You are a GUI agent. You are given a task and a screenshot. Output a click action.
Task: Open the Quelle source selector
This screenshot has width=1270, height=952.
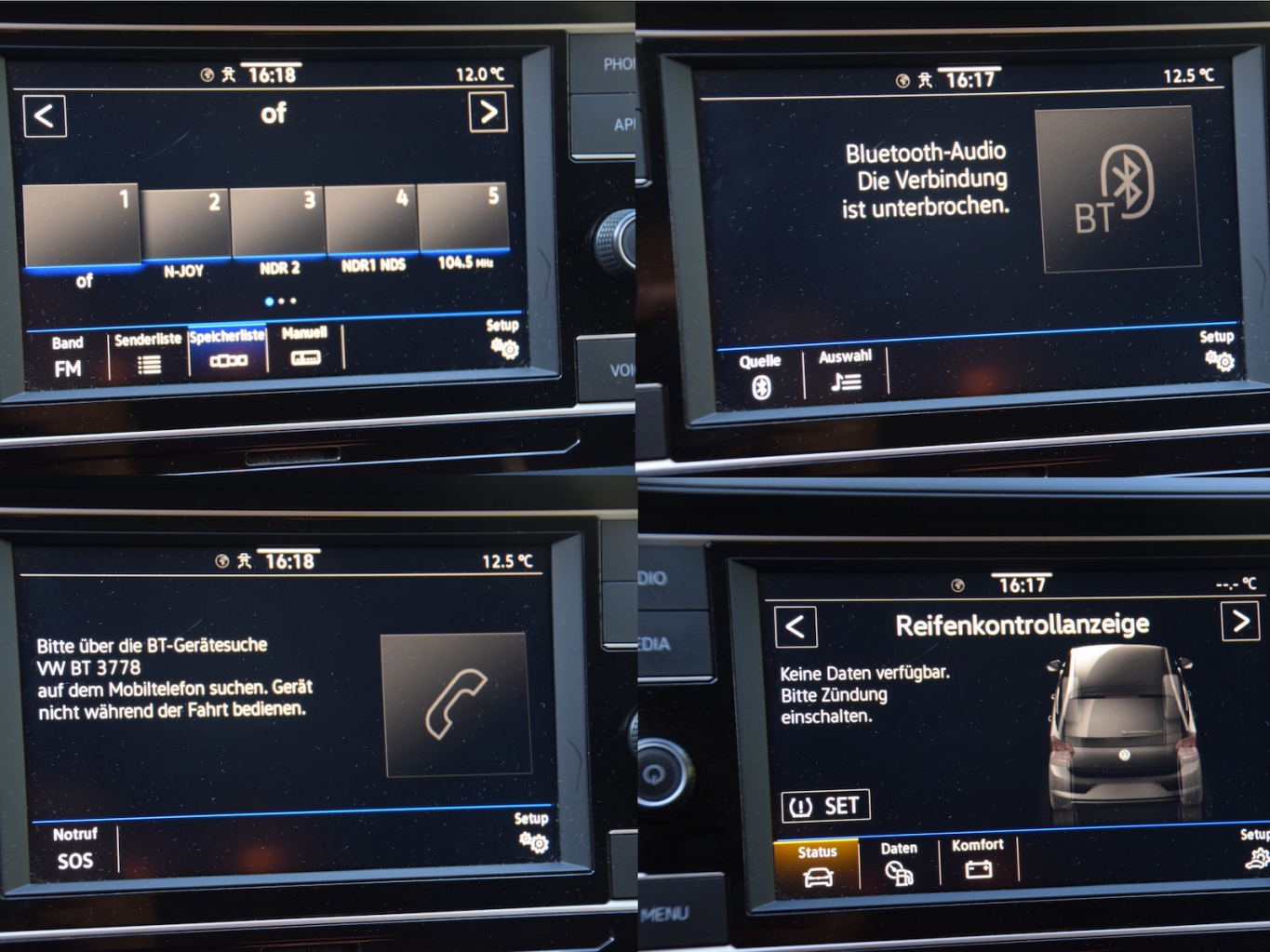click(760, 376)
